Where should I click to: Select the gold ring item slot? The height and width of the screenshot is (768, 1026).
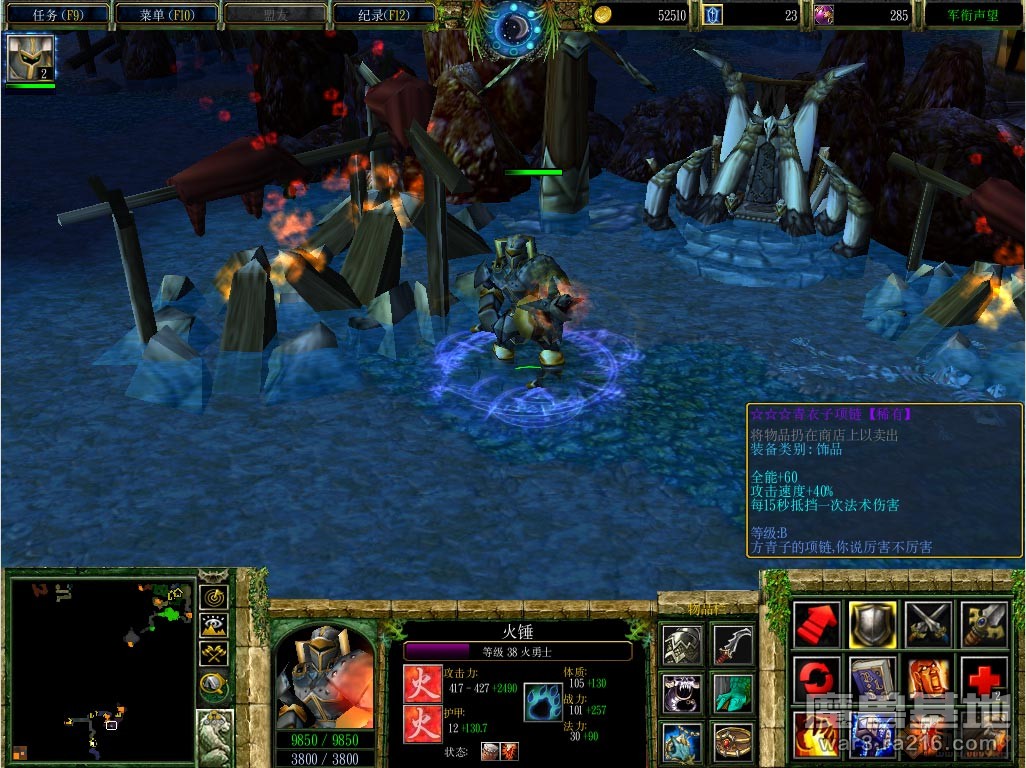(733, 742)
